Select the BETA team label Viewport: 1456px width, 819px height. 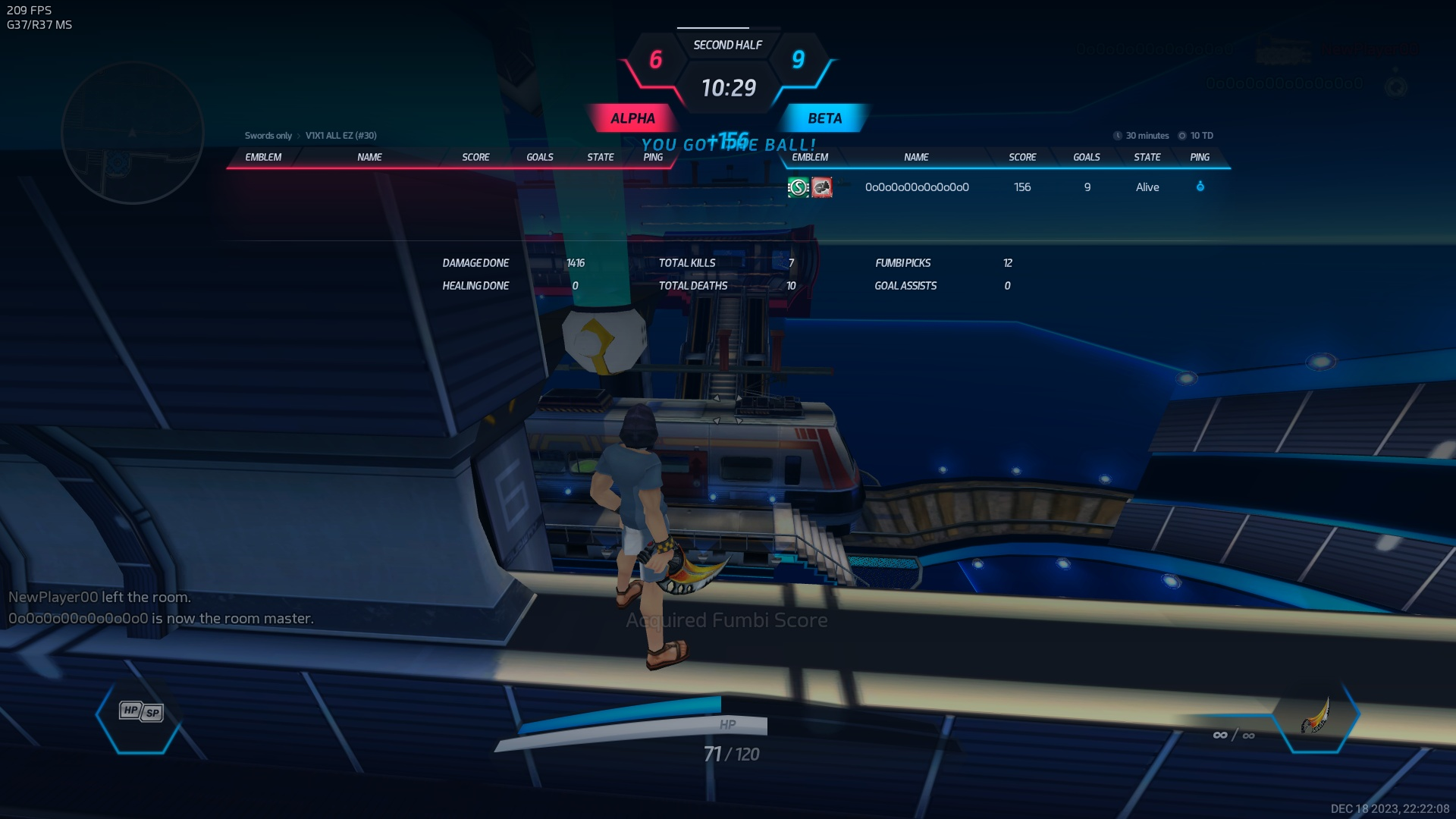pyautogui.click(x=824, y=118)
